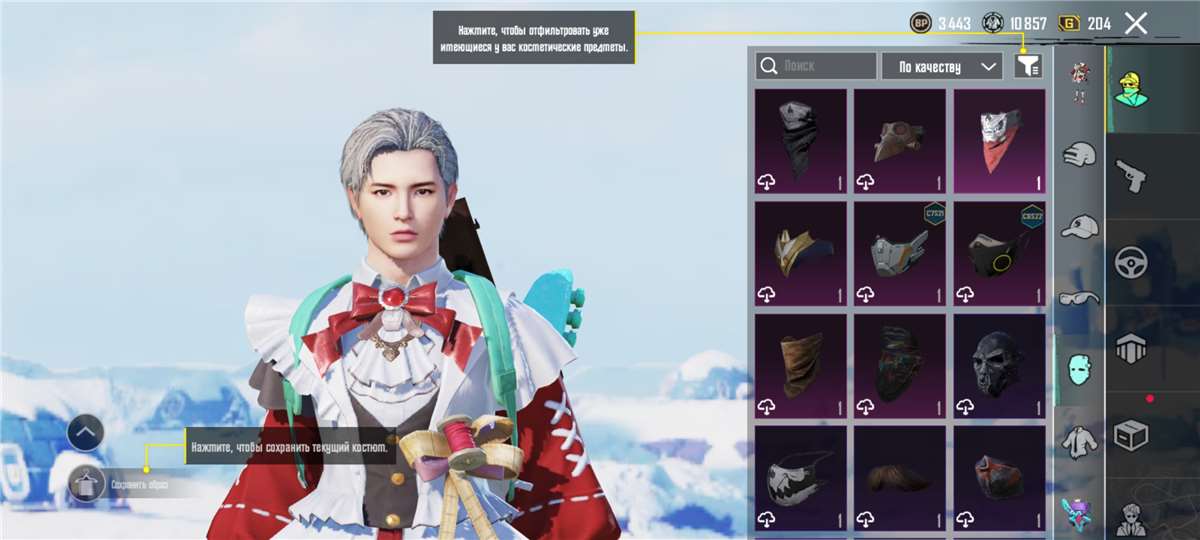Switch to the cap headwear category
Image resolution: width=1200 pixels, height=540 pixels.
point(1079,226)
